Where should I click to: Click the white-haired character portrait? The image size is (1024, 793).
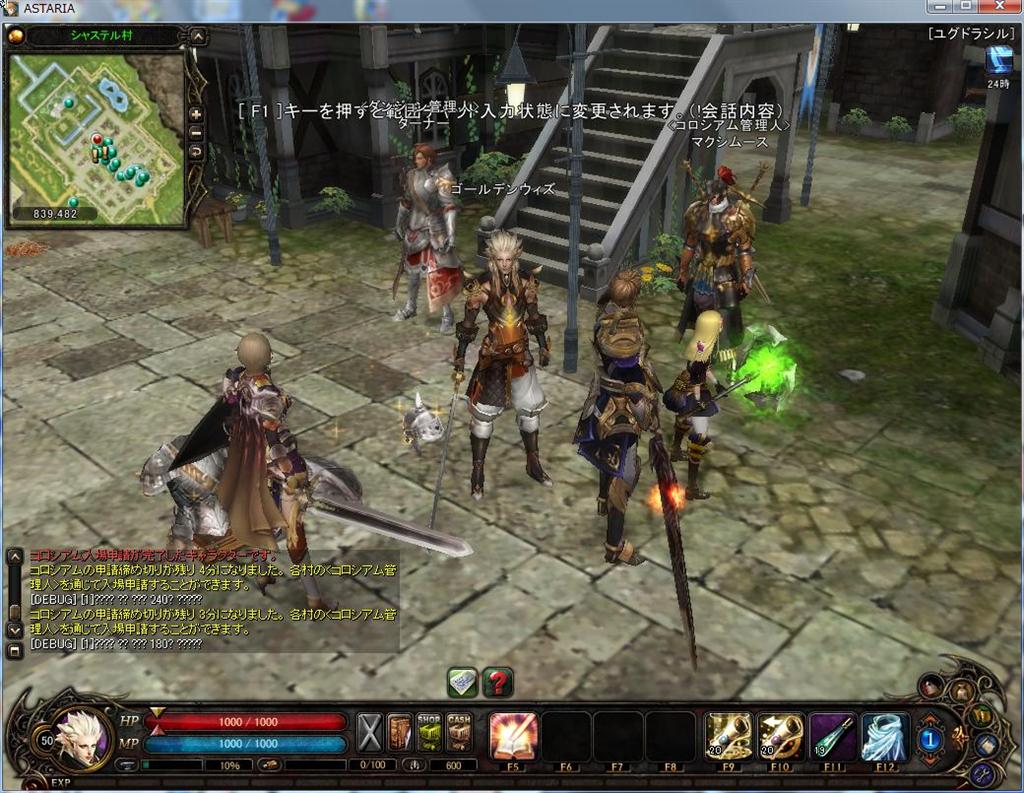click(x=80, y=738)
